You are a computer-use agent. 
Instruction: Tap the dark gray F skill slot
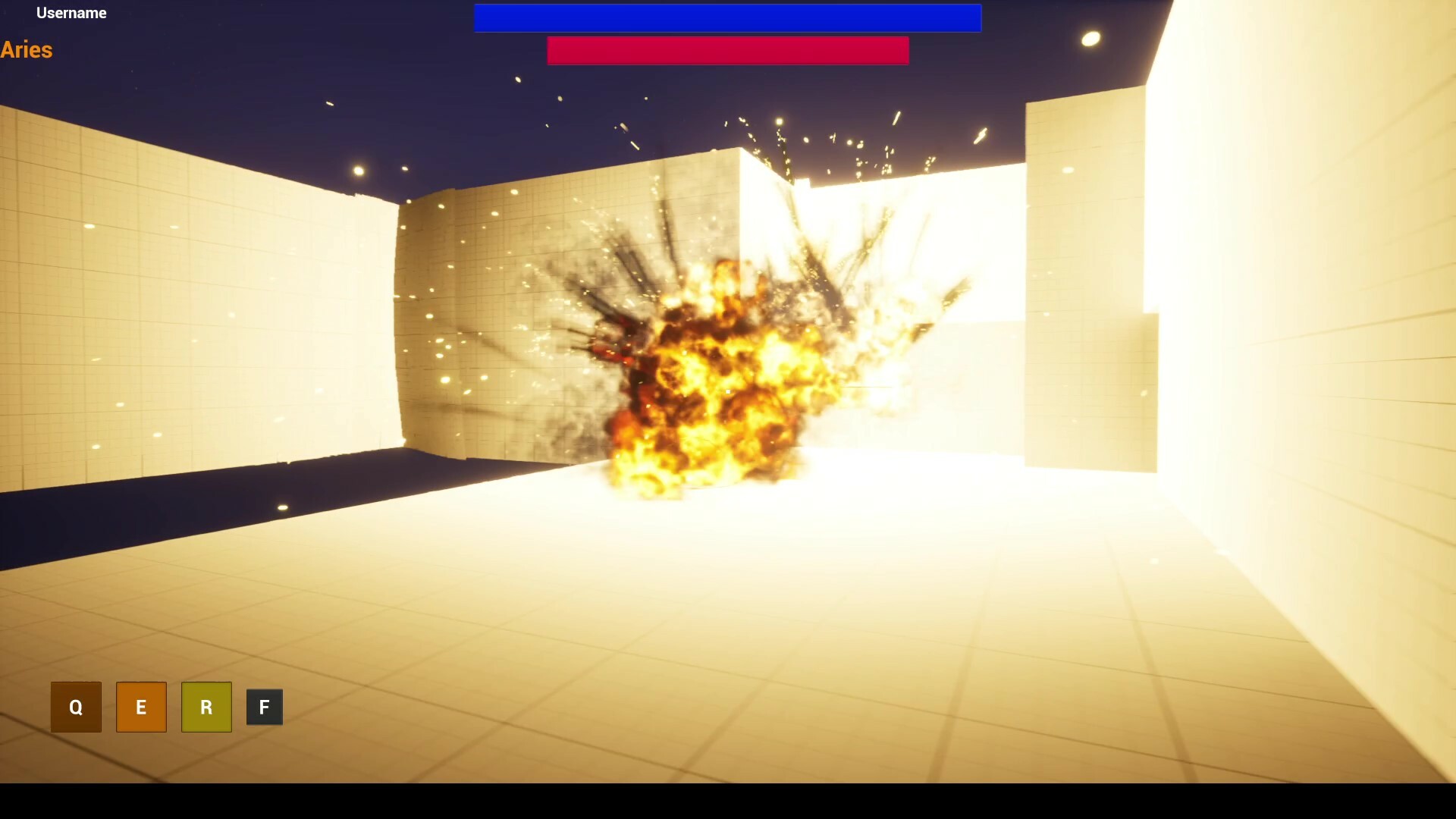(x=264, y=707)
